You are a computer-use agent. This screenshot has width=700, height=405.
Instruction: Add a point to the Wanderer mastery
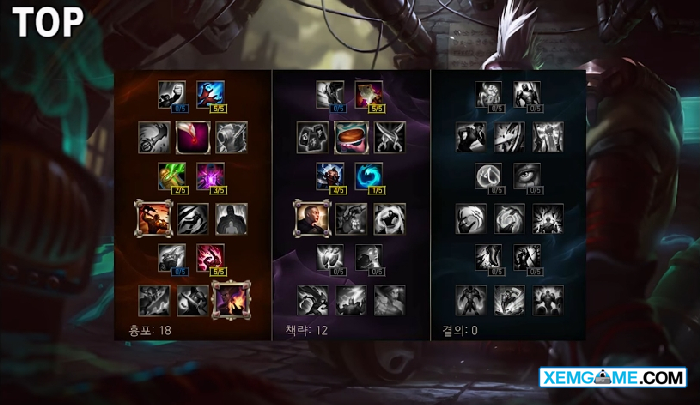[x=330, y=93]
